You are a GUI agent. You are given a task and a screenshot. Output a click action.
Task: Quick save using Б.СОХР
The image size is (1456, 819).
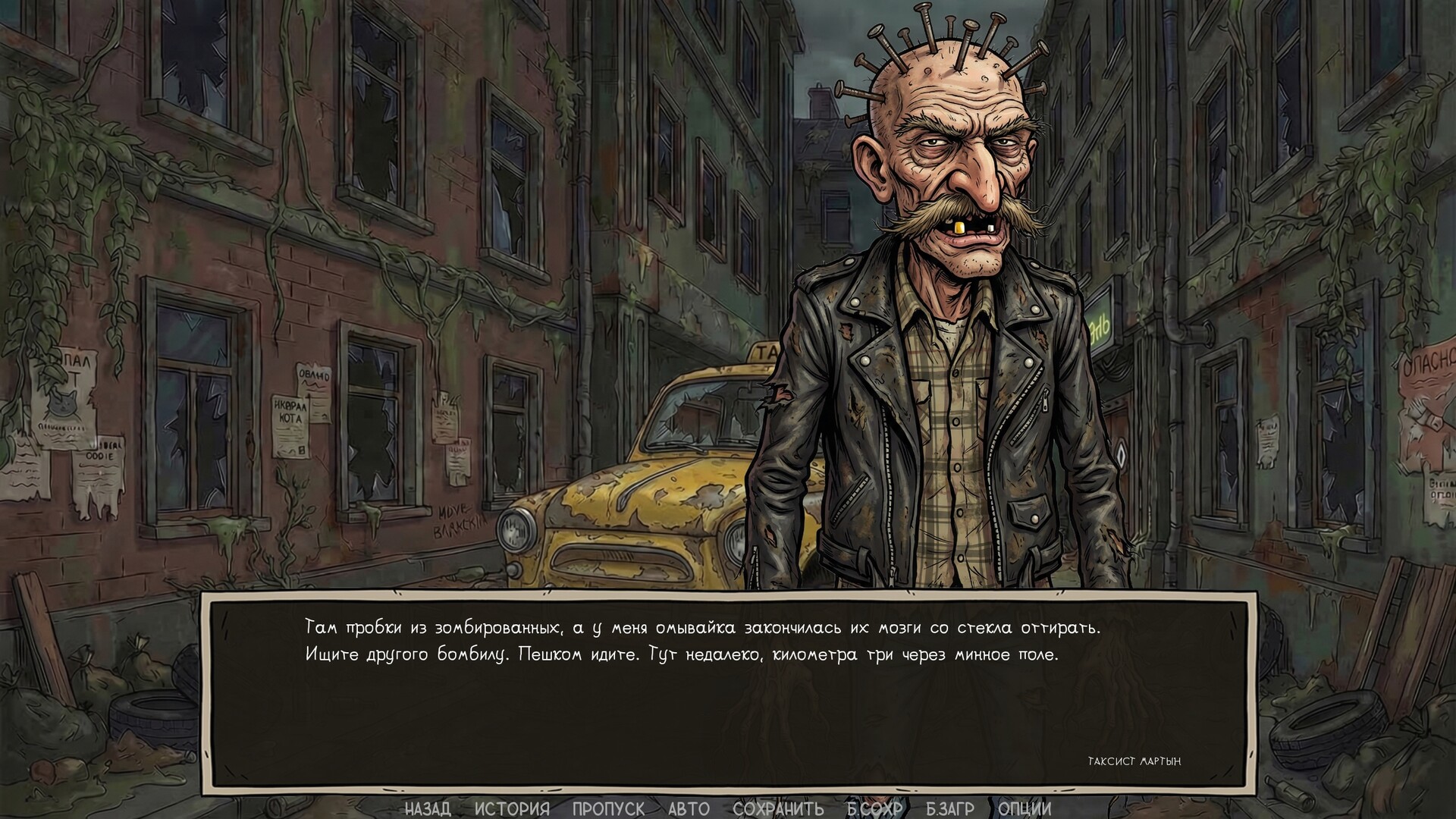click(x=876, y=809)
